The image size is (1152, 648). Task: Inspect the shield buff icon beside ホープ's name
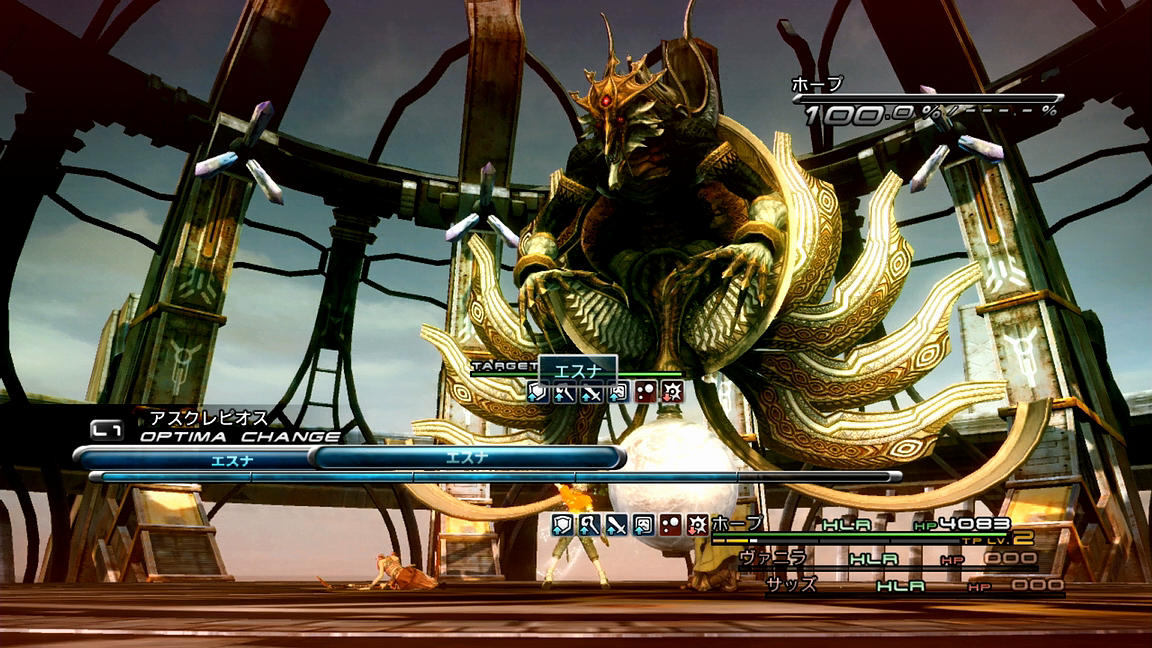point(563,524)
